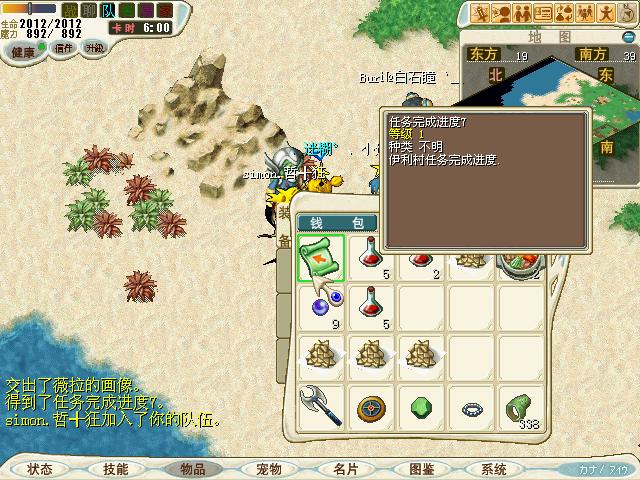
Task: Select the green bracer with 338 count
Action: [518, 407]
